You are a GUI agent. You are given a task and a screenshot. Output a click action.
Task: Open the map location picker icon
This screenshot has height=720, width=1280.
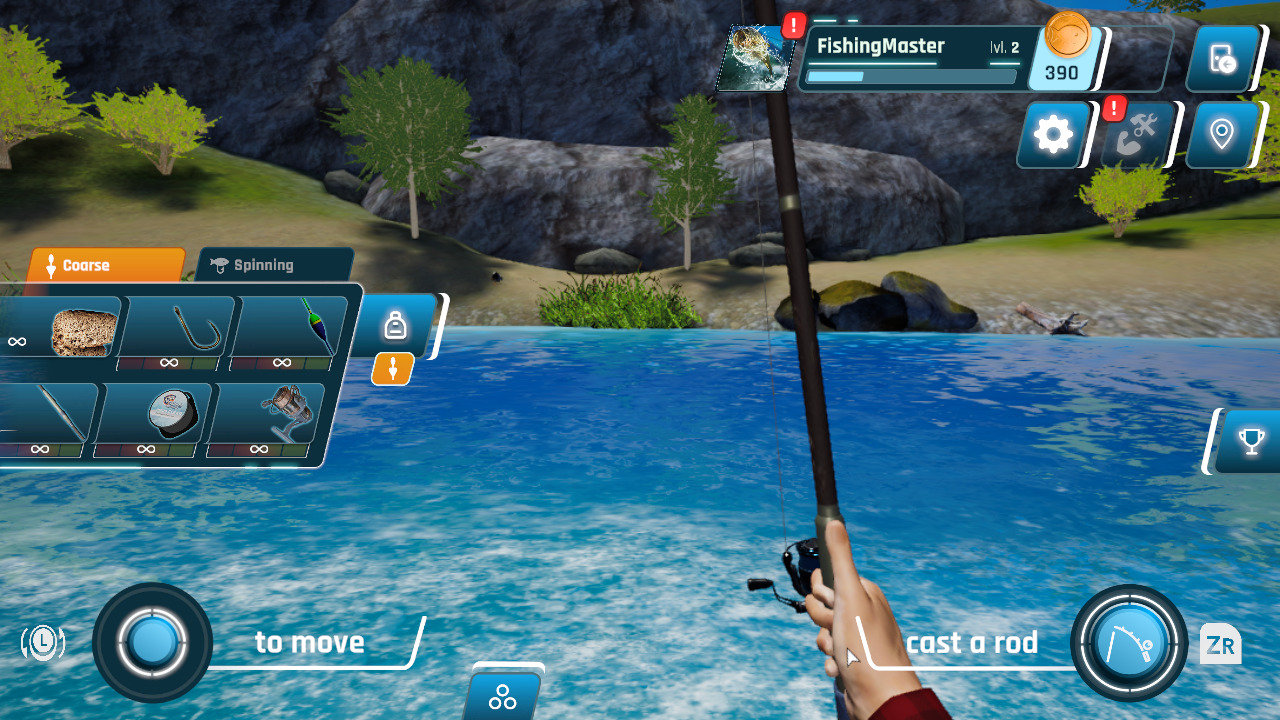[x=1221, y=134]
